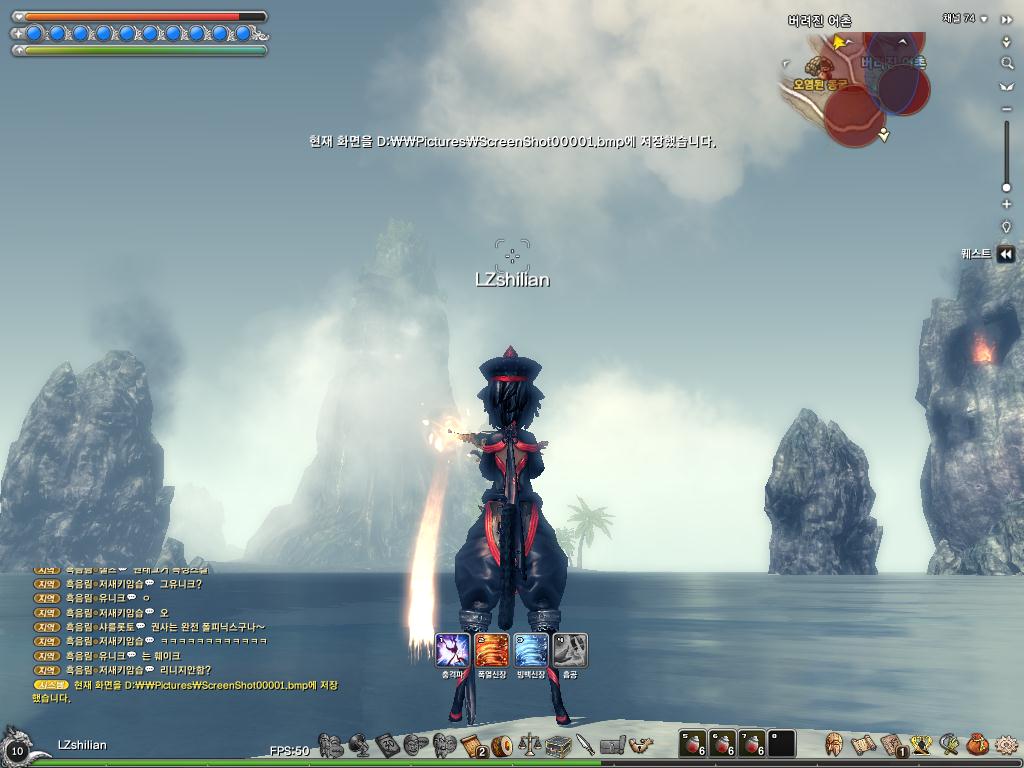
Task: Zoom in the minimap with plus button
Action: [1006, 205]
